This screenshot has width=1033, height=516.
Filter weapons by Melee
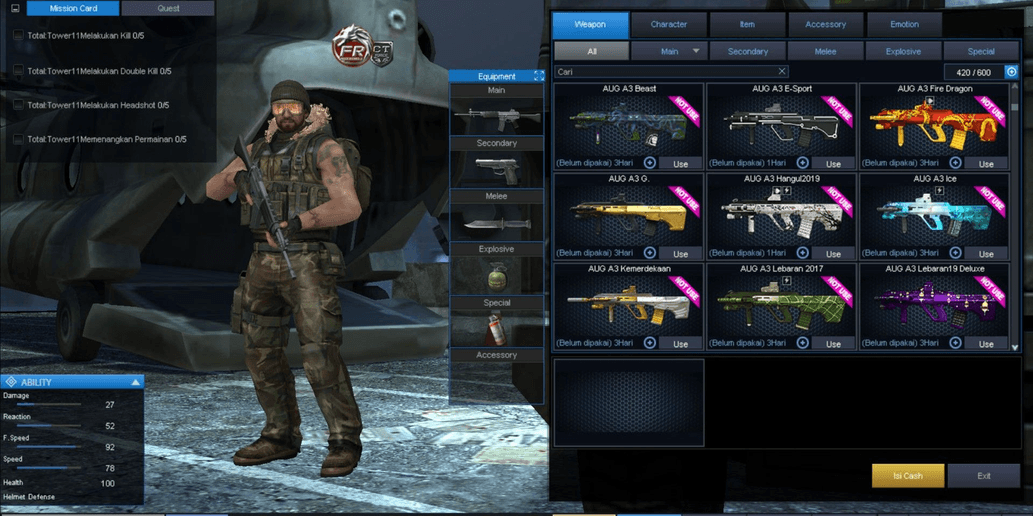pos(825,51)
